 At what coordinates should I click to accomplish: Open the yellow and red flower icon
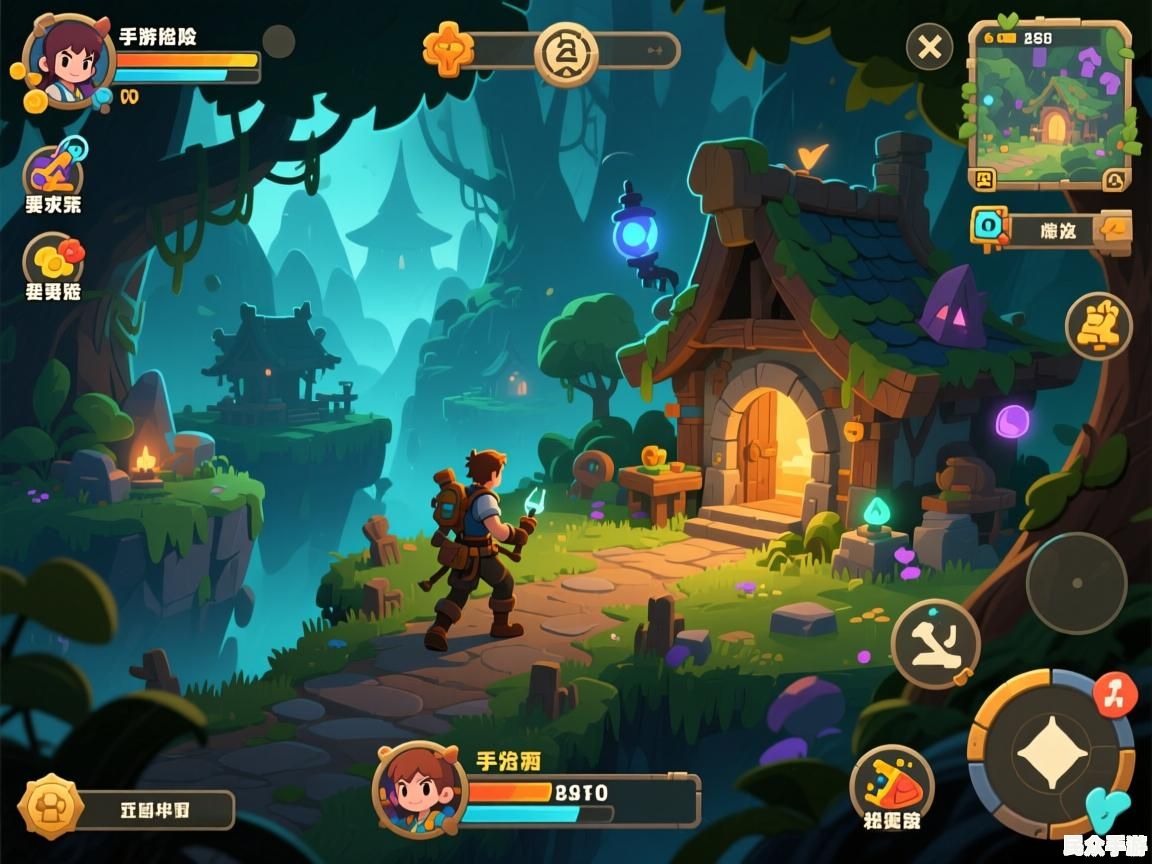53,259
